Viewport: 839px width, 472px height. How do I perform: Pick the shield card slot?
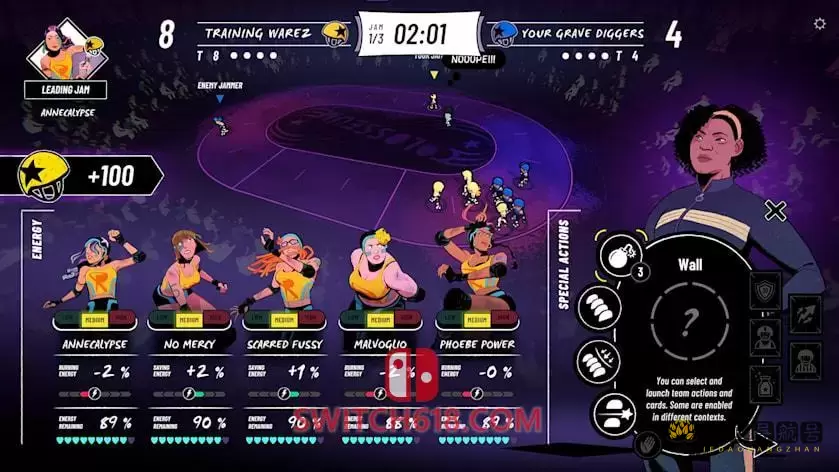click(763, 290)
